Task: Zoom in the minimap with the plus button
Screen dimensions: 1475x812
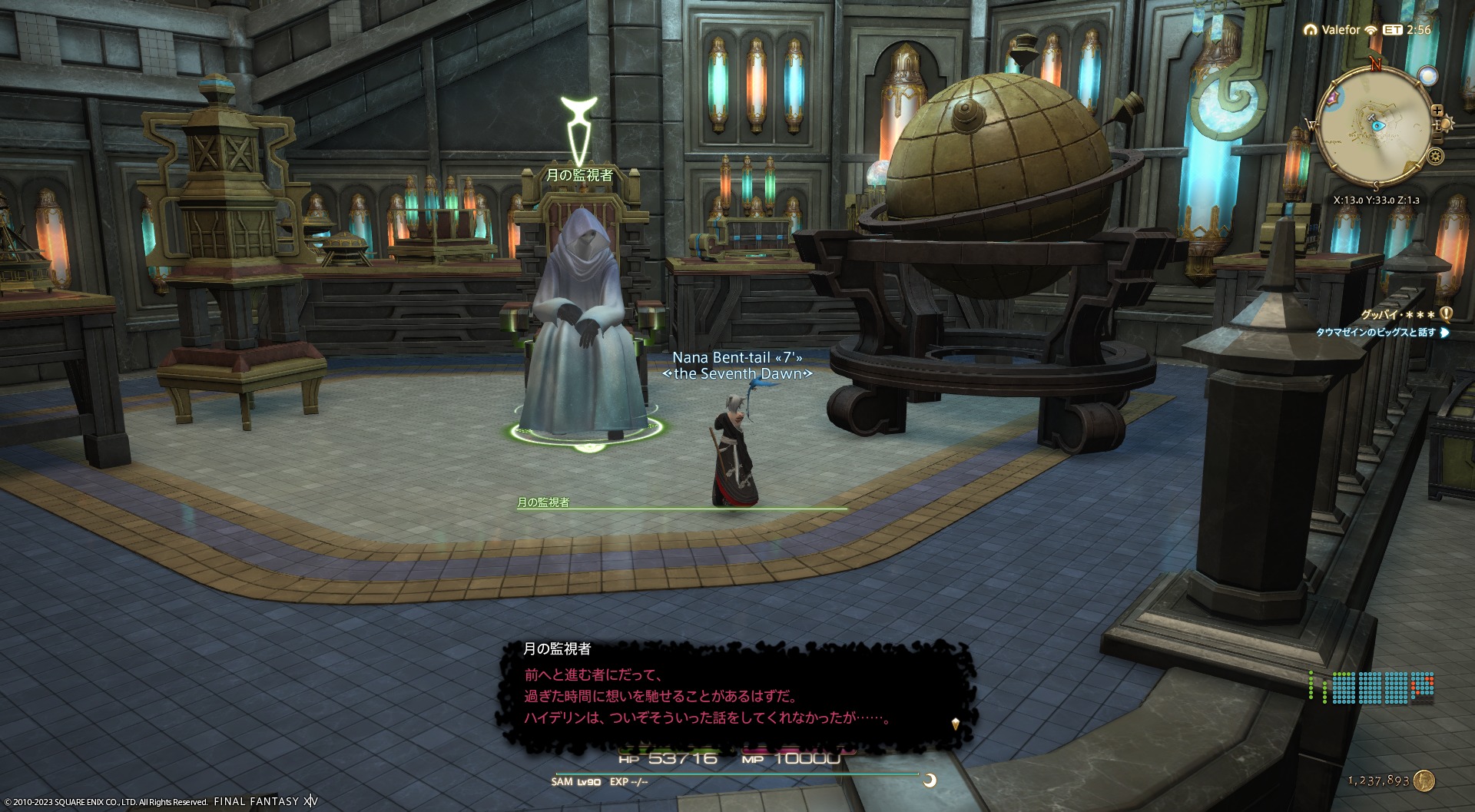Action: coord(1437,110)
